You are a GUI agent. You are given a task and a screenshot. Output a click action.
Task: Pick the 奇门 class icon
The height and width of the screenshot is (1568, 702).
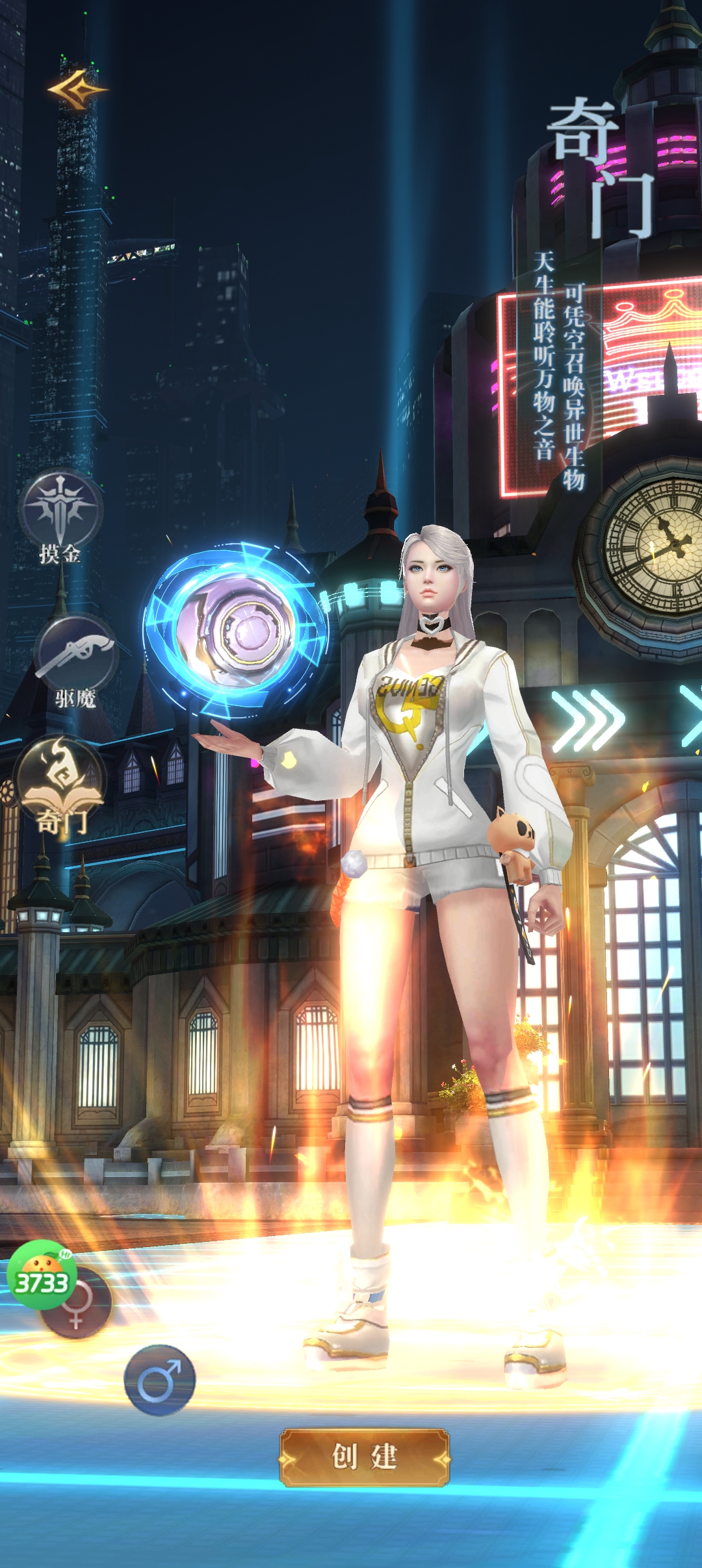[60, 779]
